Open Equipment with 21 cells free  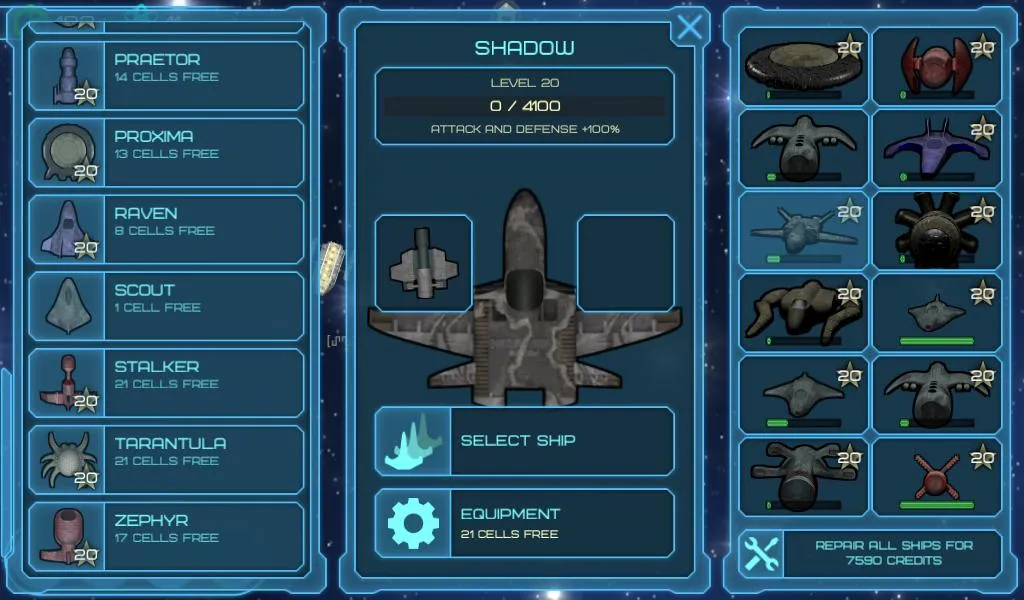[524, 523]
